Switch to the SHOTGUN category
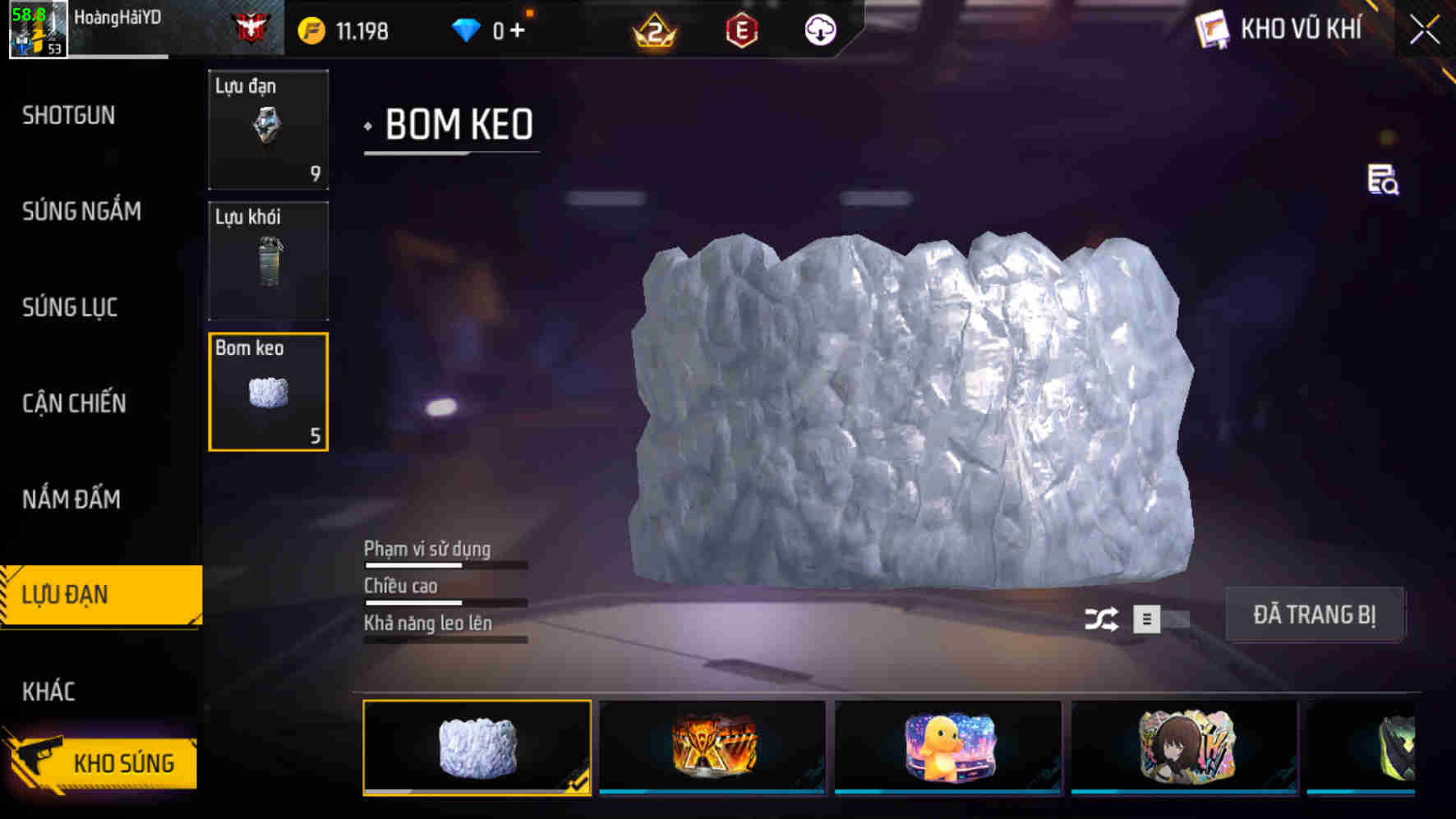The width and height of the screenshot is (1456, 819). click(x=67, y=116)
